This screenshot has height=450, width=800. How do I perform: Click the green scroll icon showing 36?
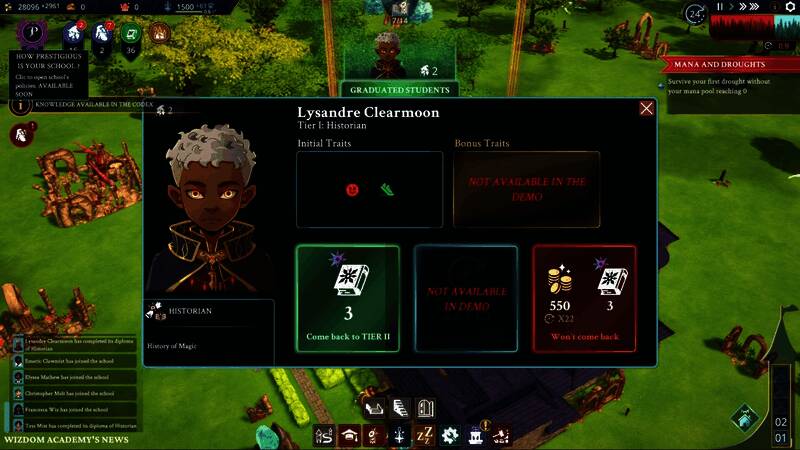(x=130, y=36)
